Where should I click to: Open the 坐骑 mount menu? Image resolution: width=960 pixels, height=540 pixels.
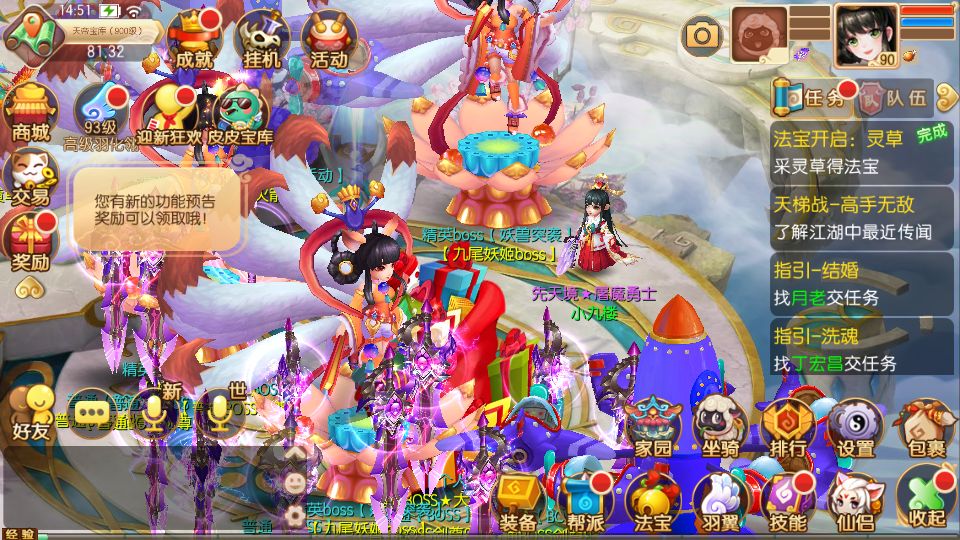(720, 429)
